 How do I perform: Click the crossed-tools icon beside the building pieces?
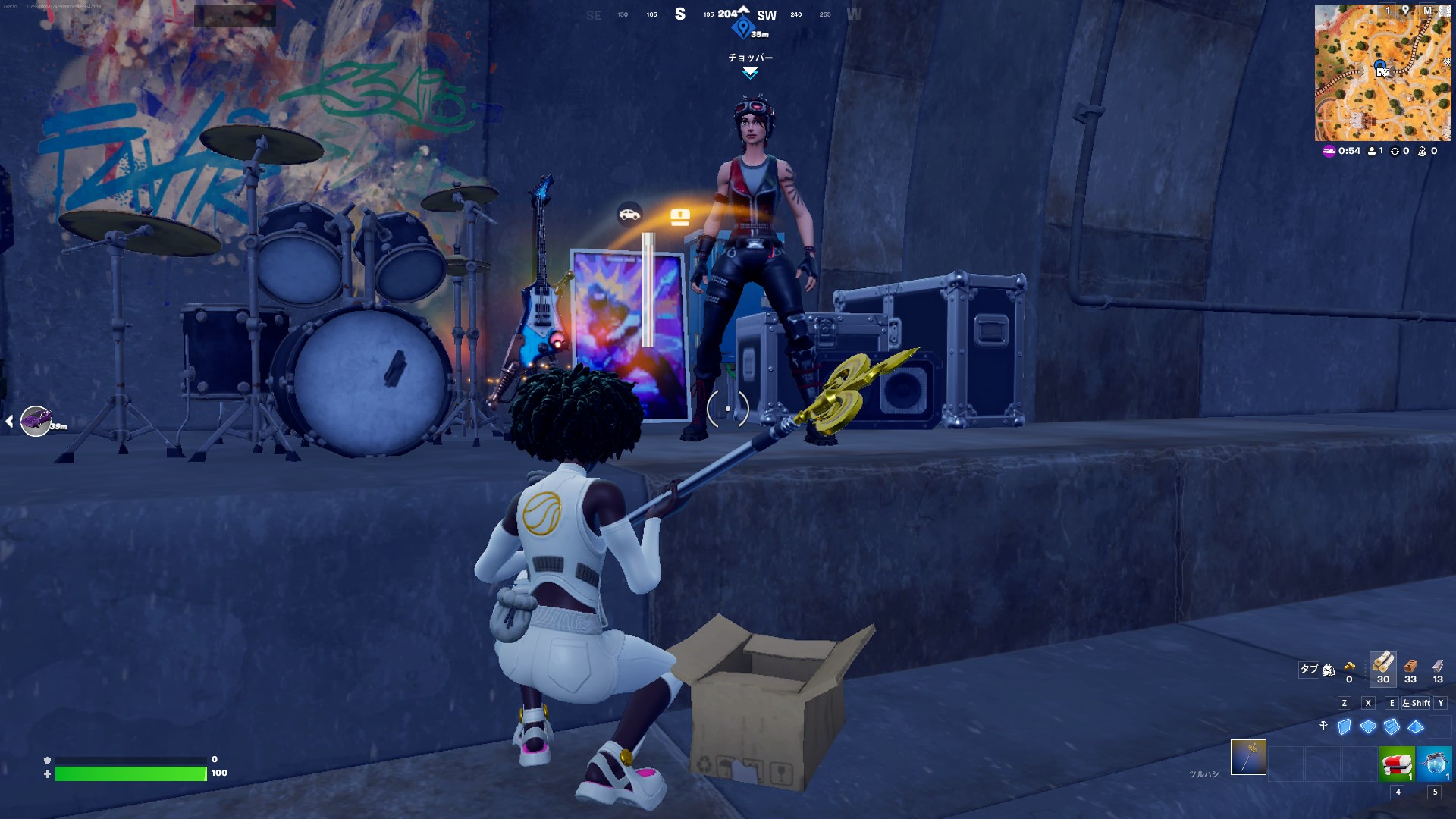pos(1323,726)
